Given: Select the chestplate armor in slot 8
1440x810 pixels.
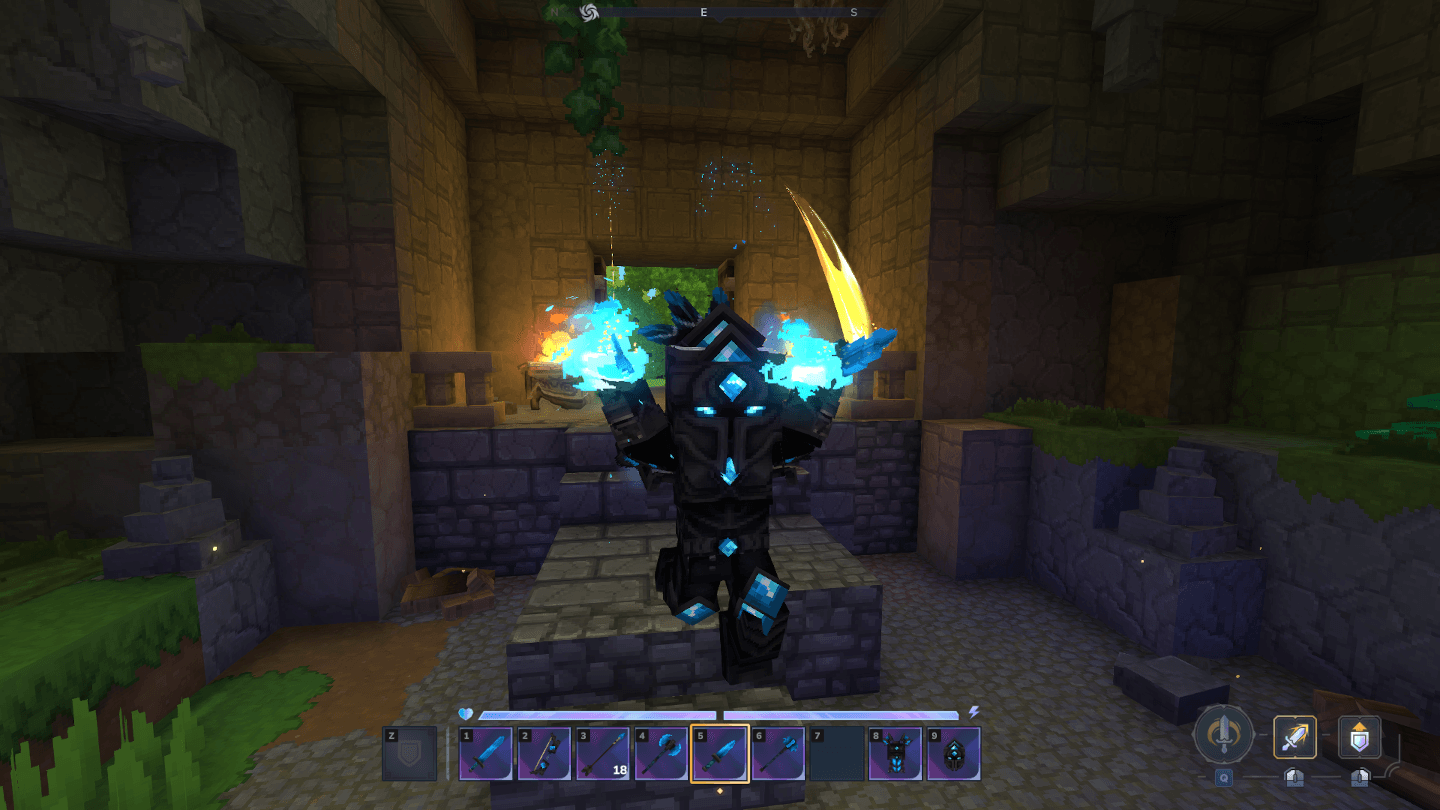Looking at the screenshot, I should (x=895, y=754).
